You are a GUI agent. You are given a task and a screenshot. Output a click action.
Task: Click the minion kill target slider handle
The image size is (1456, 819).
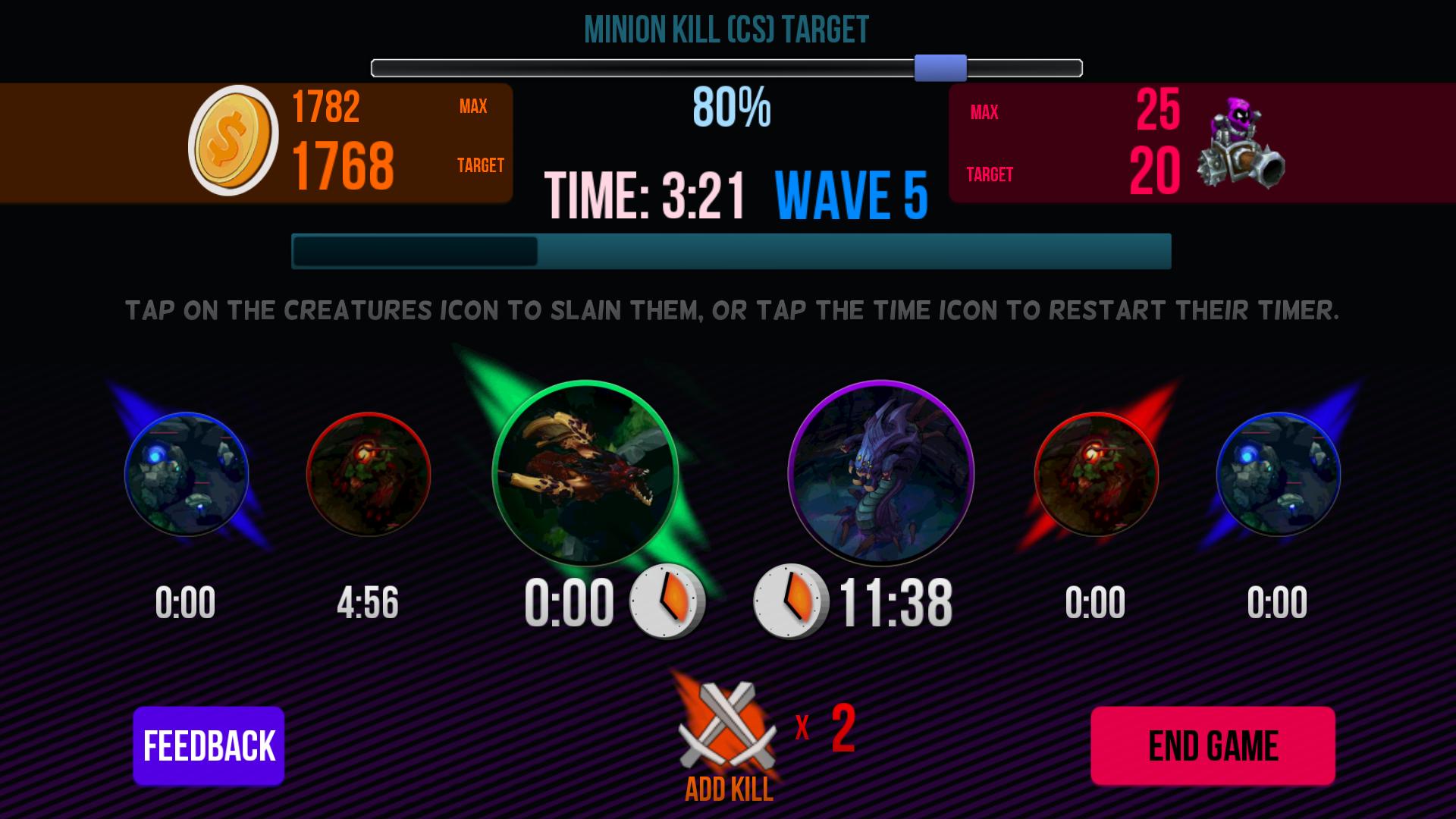pos(940,68)
